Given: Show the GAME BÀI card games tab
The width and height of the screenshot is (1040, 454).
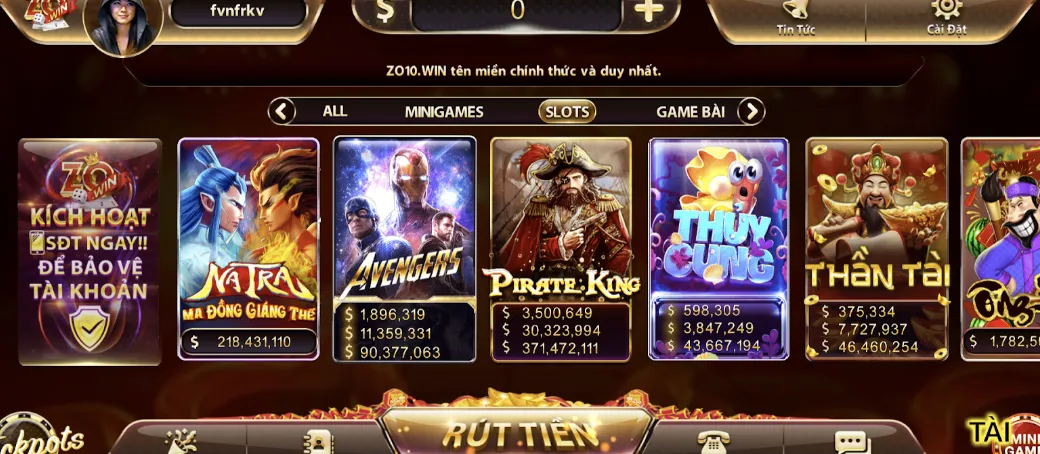Looking at the screenshot, I should (690, 112).
